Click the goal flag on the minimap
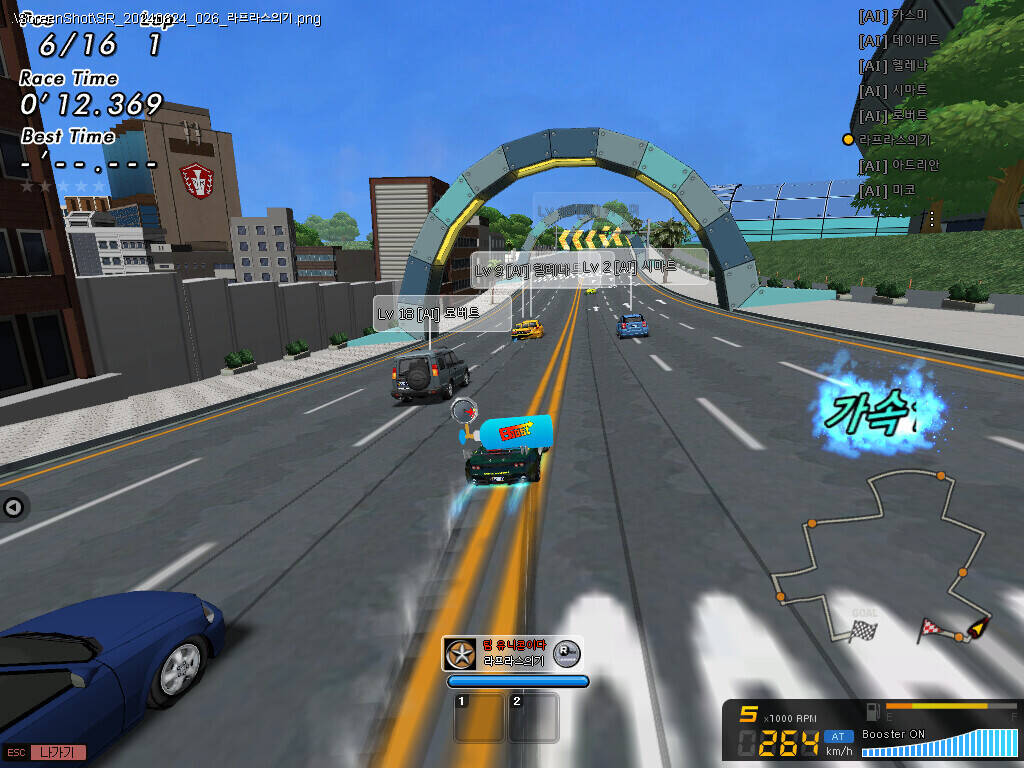The image size is (1024, 768). 863,631
